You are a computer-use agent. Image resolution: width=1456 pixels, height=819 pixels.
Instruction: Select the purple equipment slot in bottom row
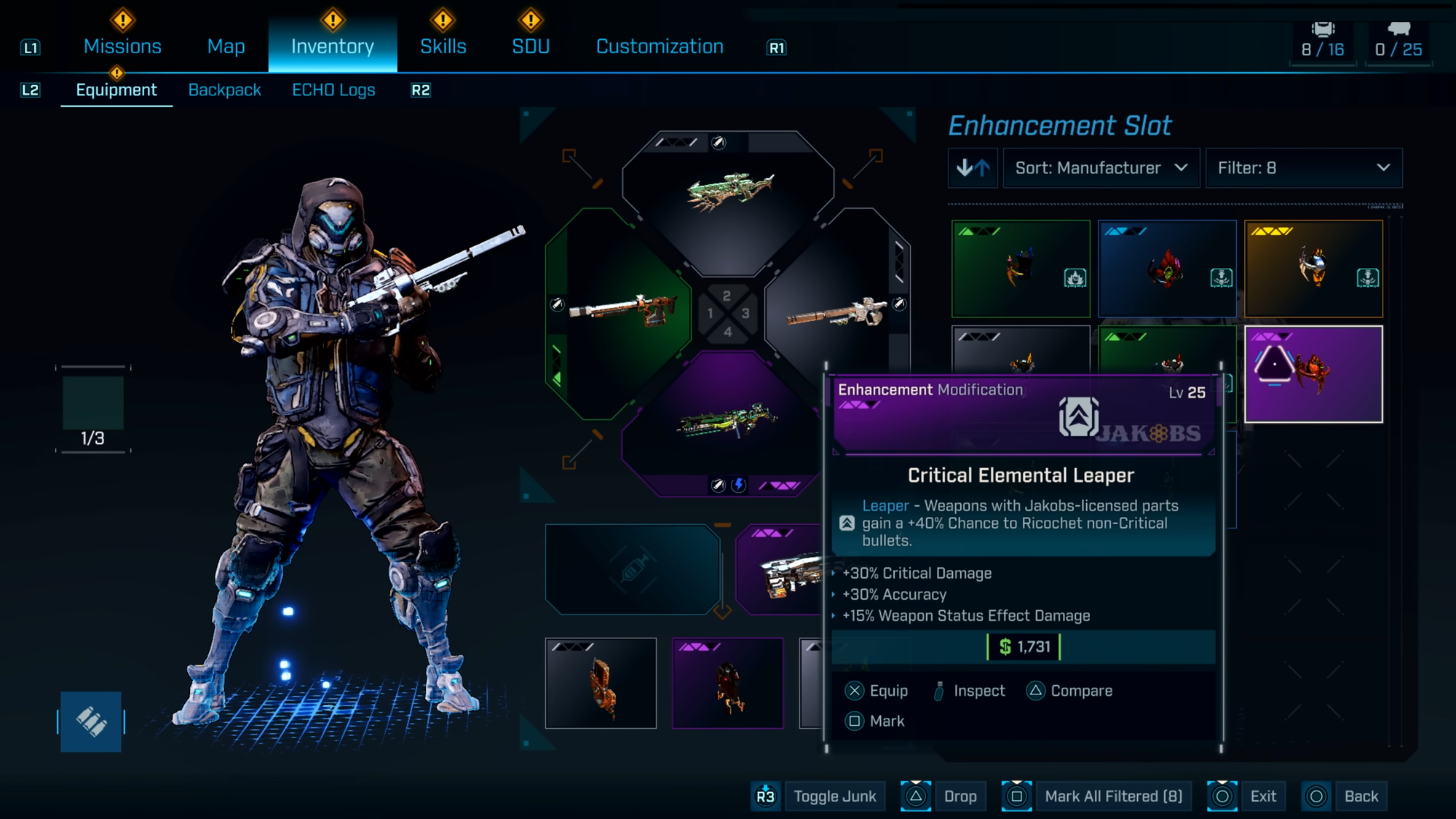coord(727,683)
